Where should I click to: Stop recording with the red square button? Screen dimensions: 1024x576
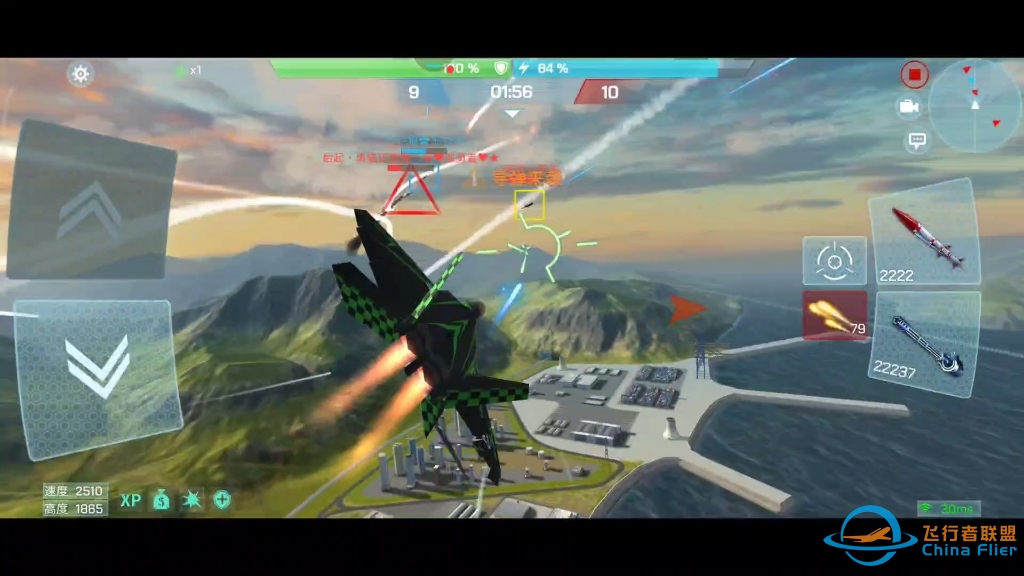914,73
